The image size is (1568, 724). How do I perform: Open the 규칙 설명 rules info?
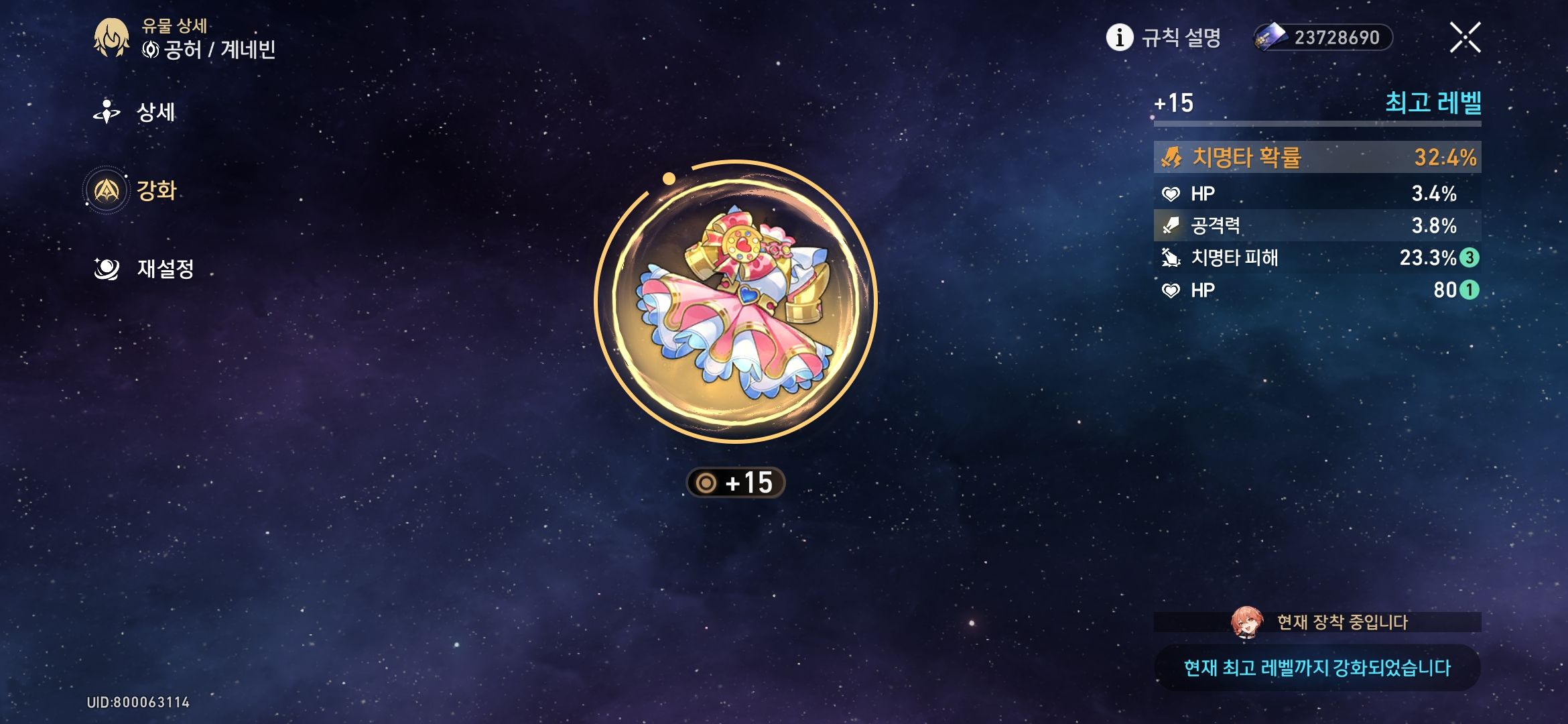[1163, 38]
